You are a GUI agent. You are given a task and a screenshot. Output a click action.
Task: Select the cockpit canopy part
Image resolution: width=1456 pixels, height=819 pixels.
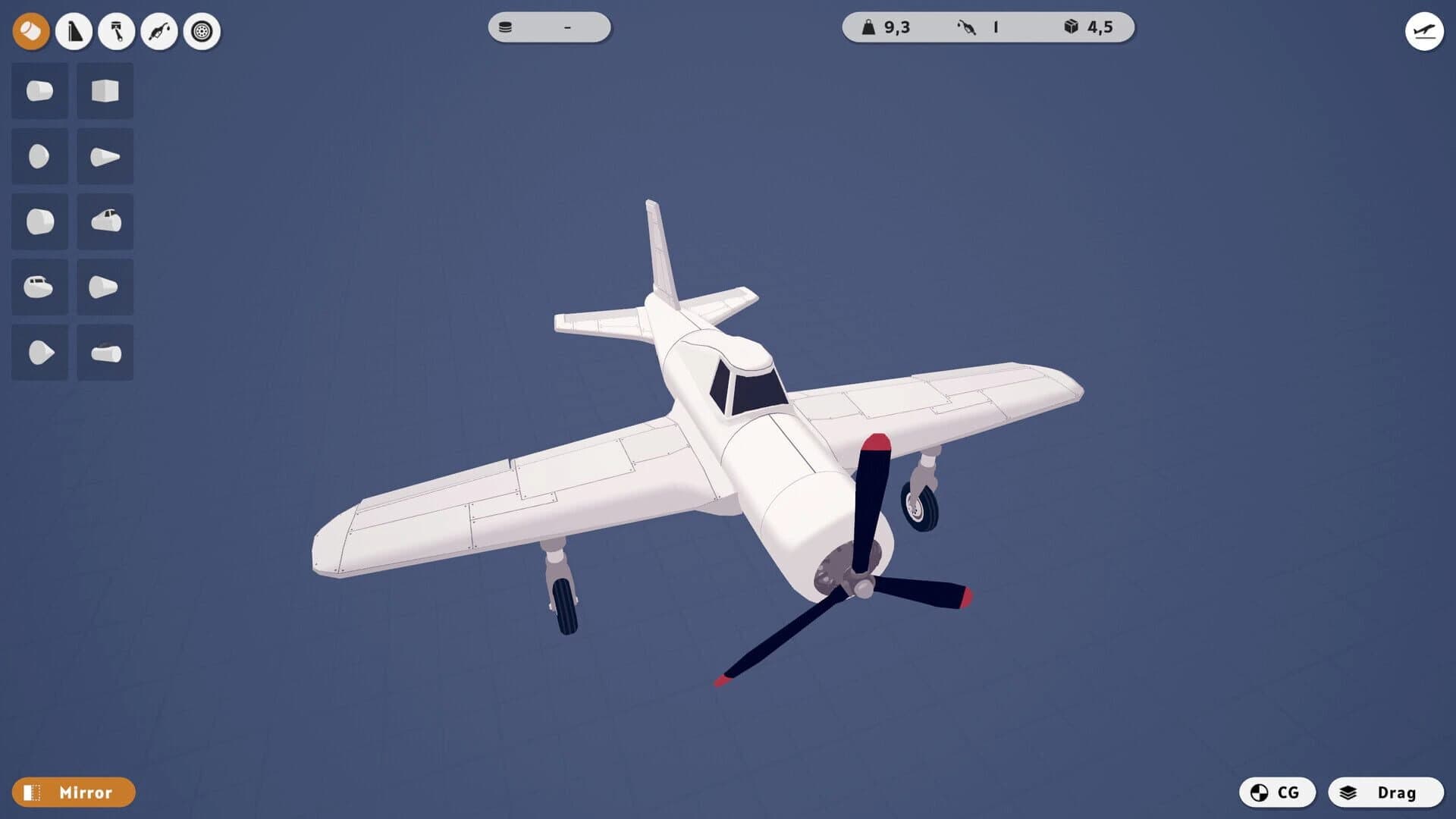click(x=105, y=221)
